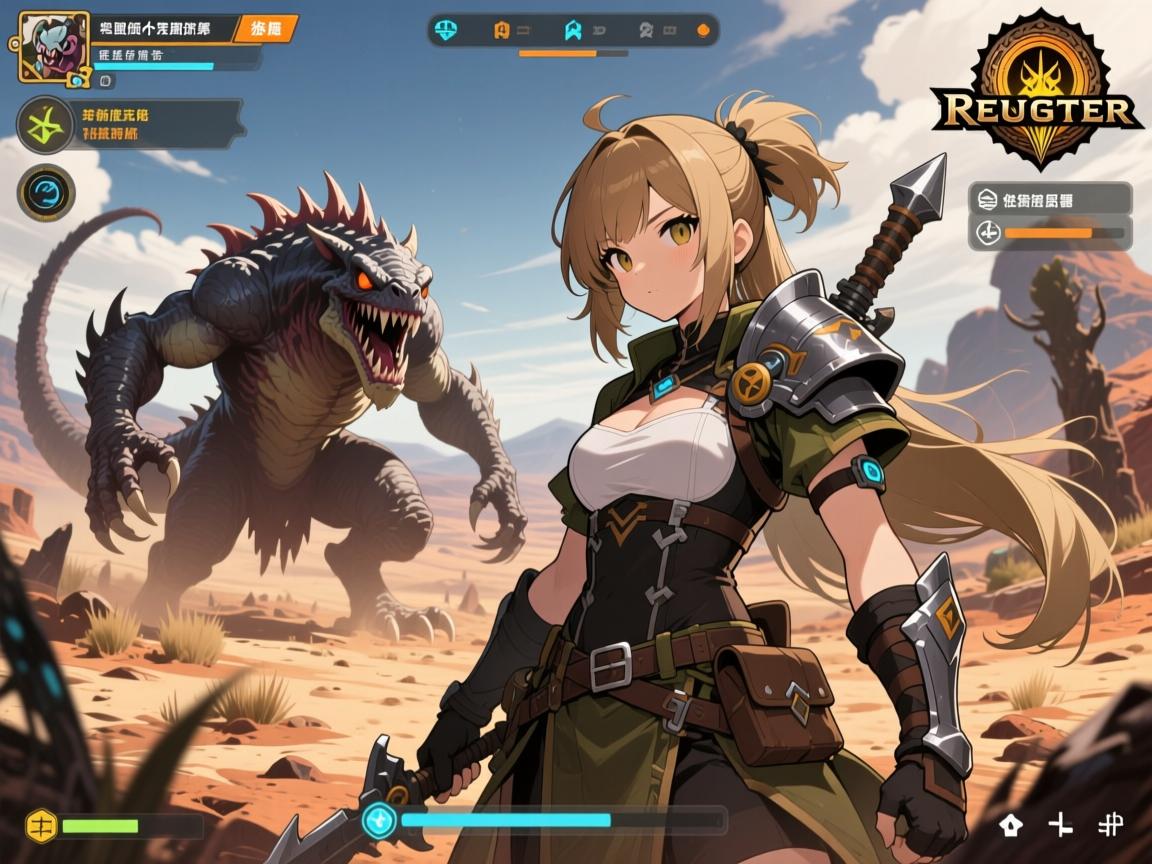Activate the cyan diamond gem icon
Image resolution: width=1152 pixels, height=864 pixels.
[380, 820]
